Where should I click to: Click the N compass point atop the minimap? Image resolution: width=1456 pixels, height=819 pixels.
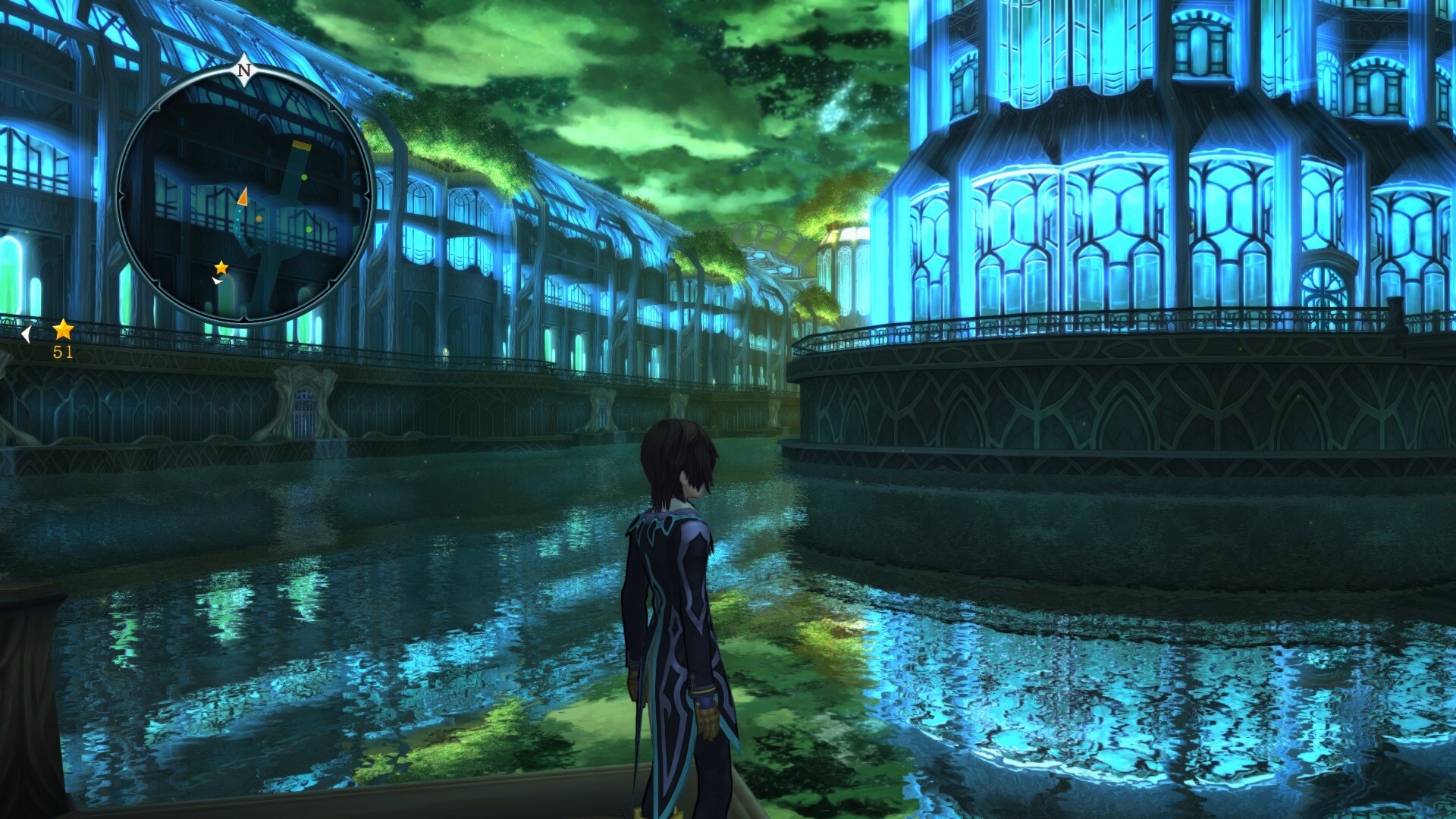pyautogui.click(x=244, y=71)
